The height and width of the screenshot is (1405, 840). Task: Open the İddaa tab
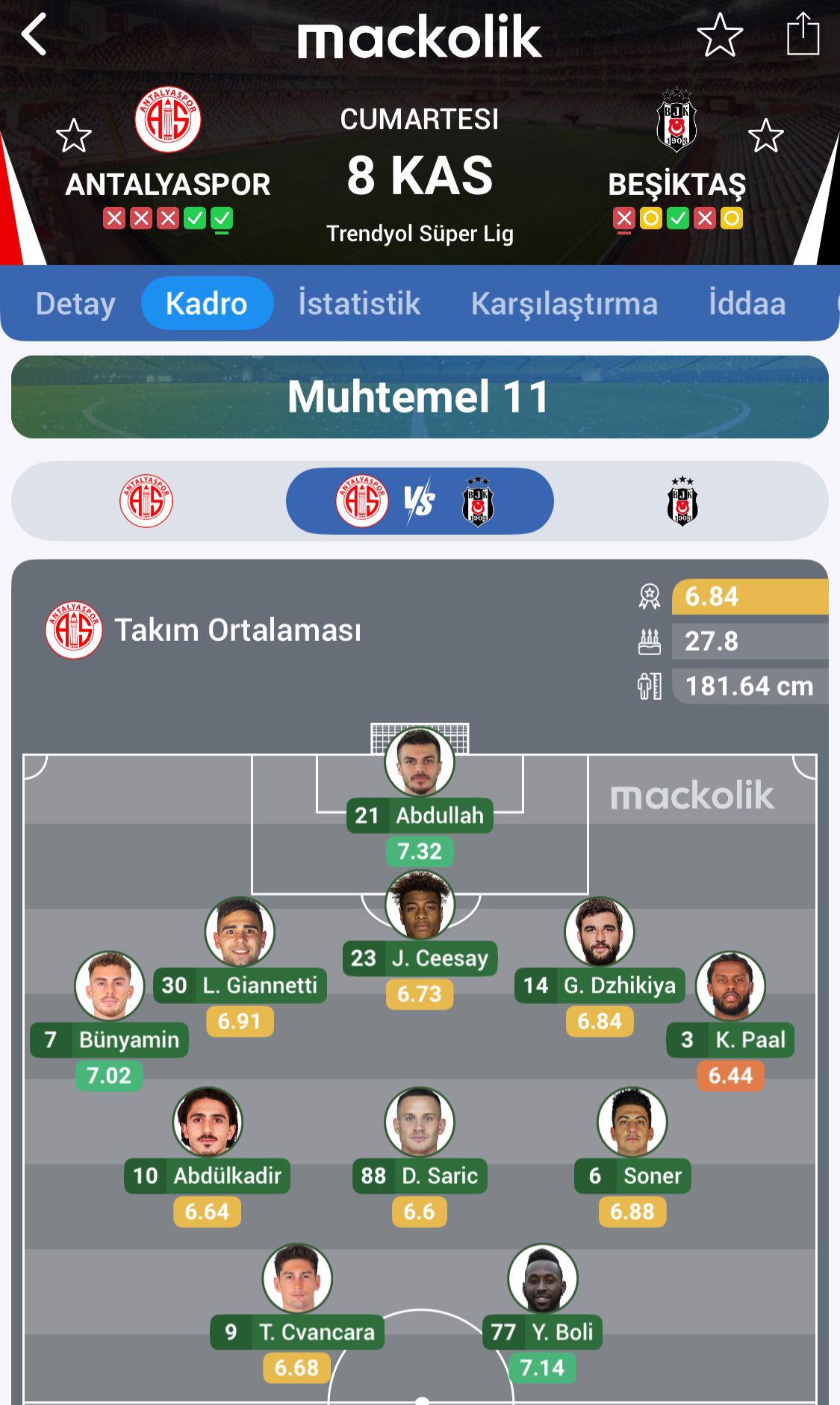coord(747,304)
